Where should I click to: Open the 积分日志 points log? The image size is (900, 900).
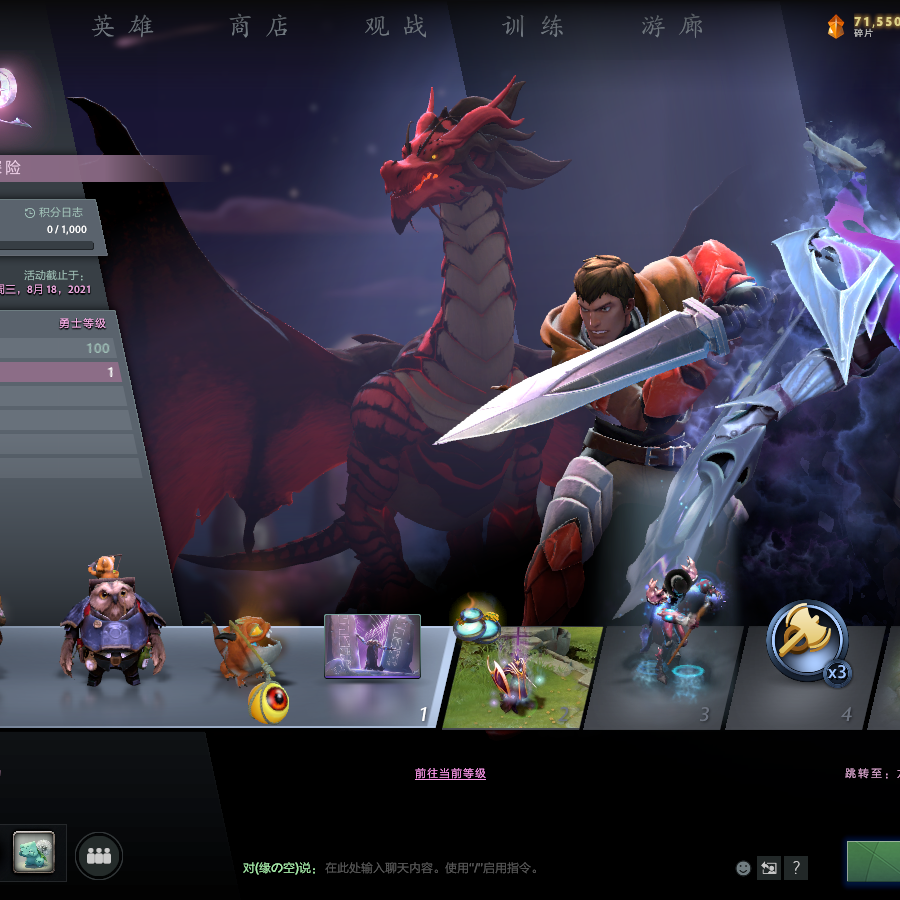point(53,212)
